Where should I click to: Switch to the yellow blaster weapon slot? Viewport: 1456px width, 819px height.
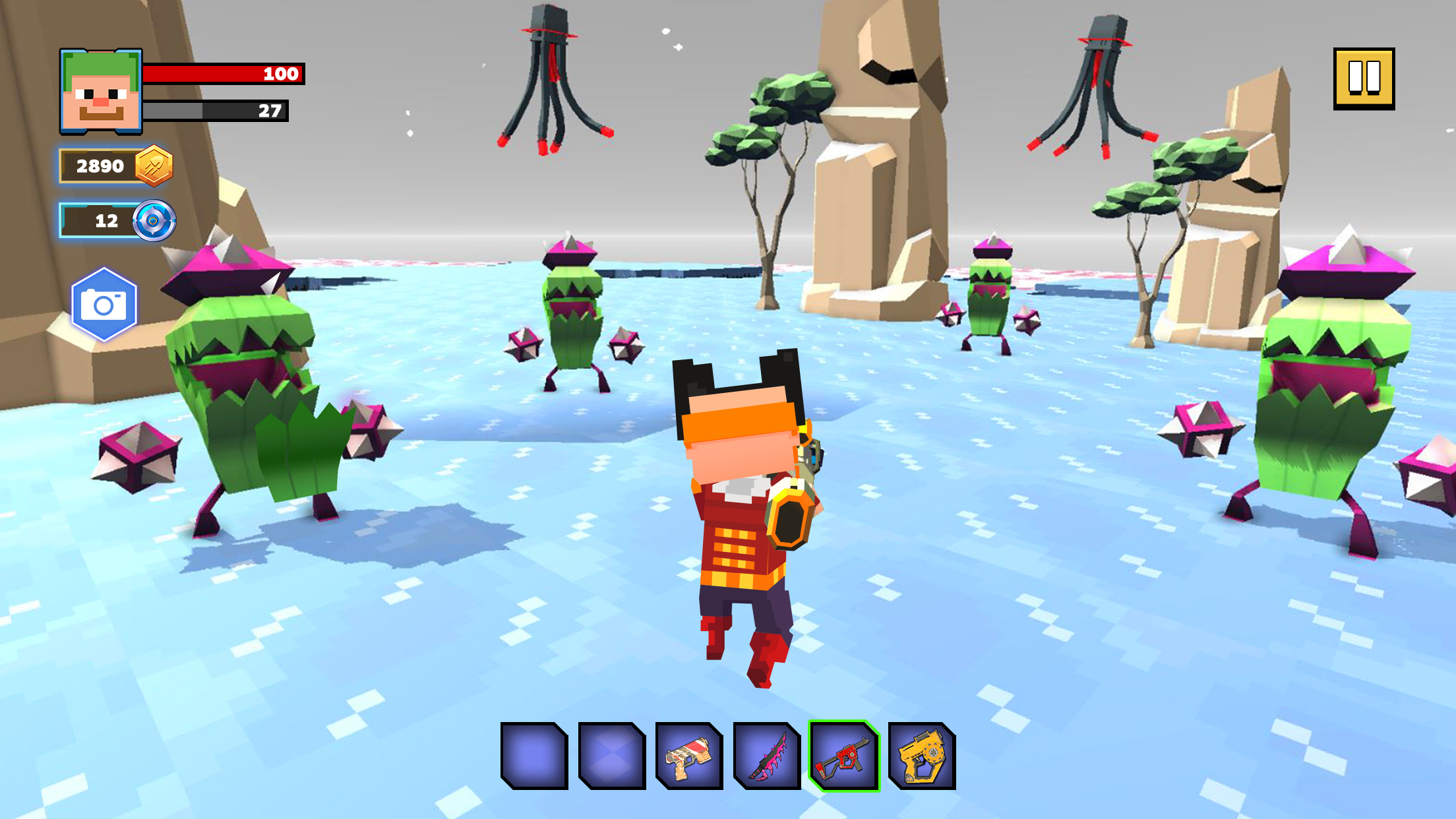[922, 756]
